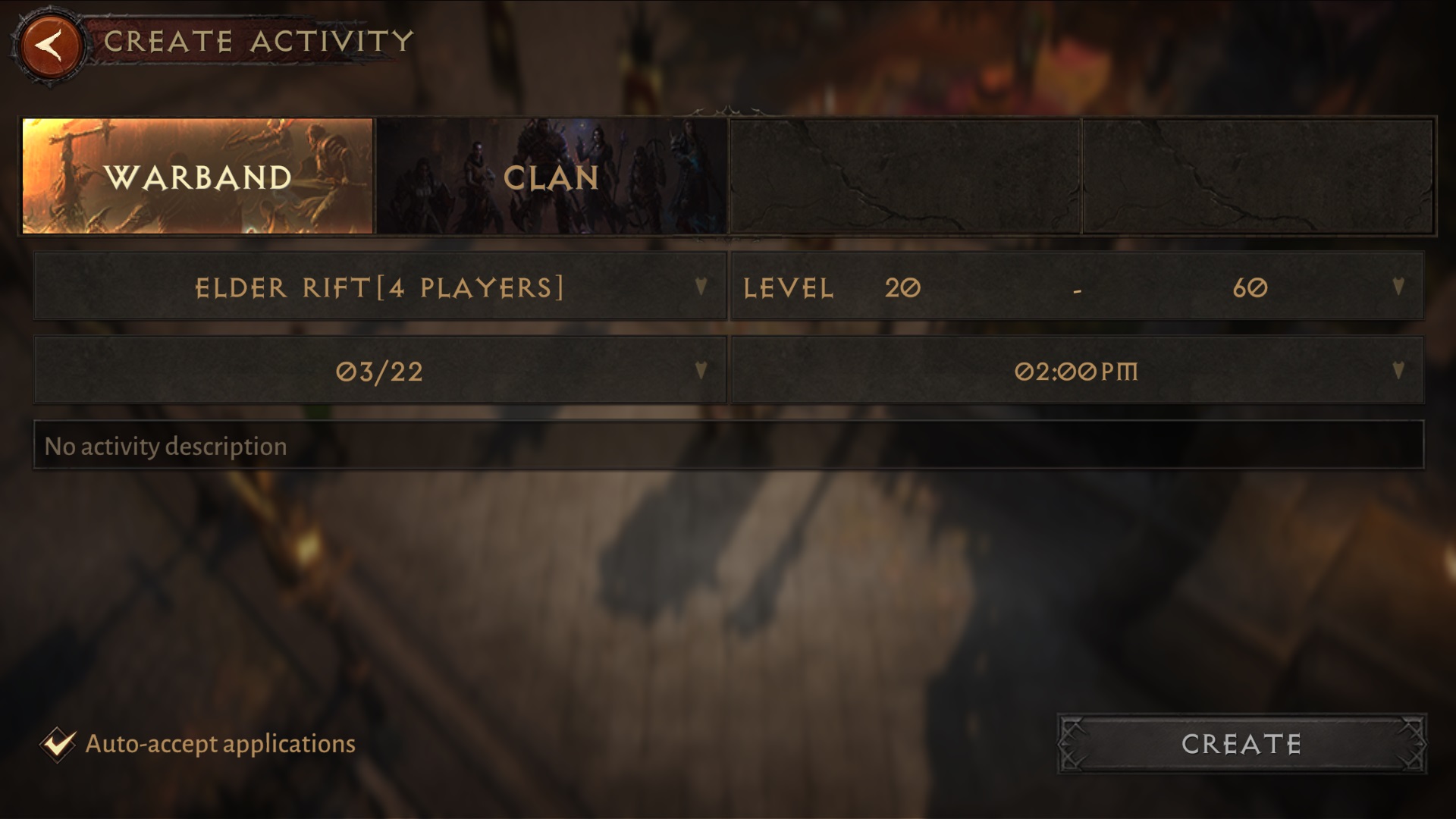Toggle the Auto-accept applications checkbox off
The image size is (1456, 819).
(60, 743)
